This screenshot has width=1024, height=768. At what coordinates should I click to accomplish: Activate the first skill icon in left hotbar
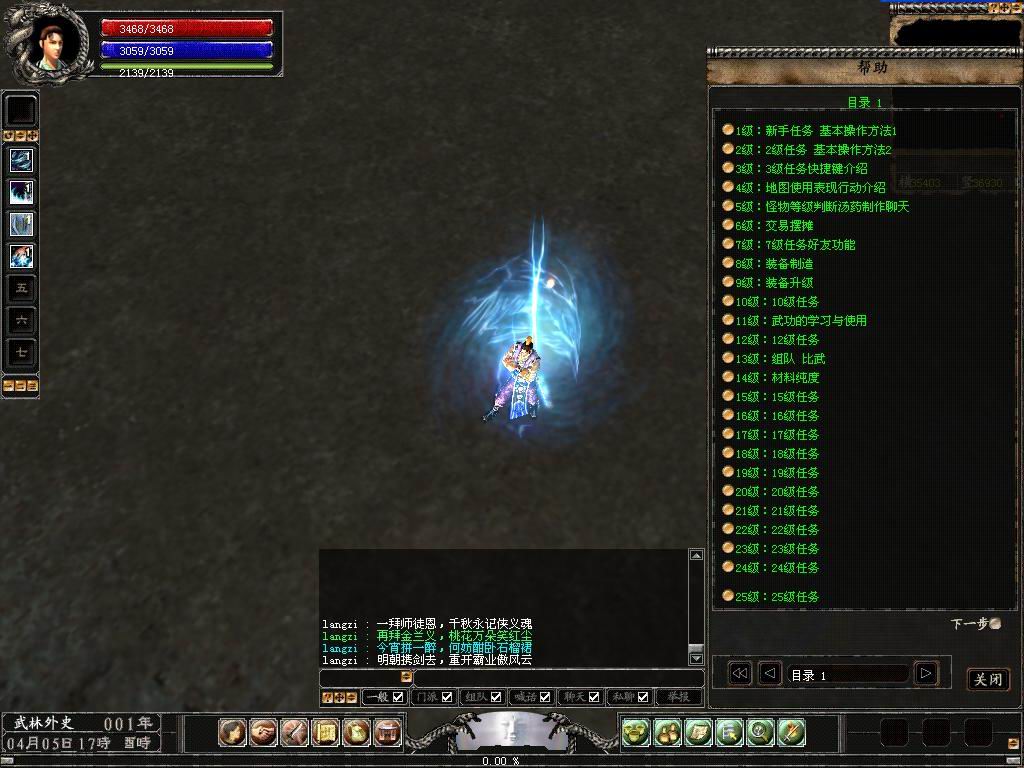pos(21,160)
